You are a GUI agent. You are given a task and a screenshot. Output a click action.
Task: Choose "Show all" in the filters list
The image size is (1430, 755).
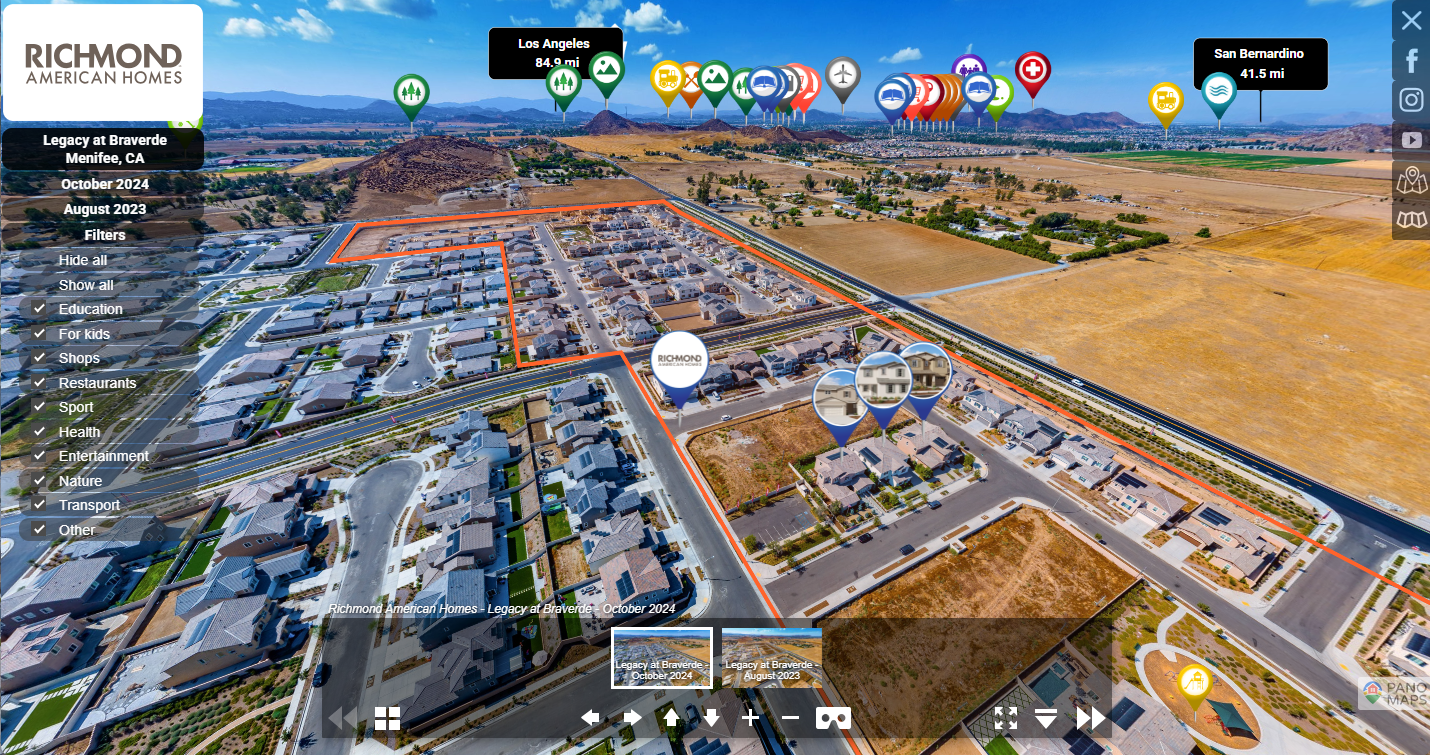point(86,285)
